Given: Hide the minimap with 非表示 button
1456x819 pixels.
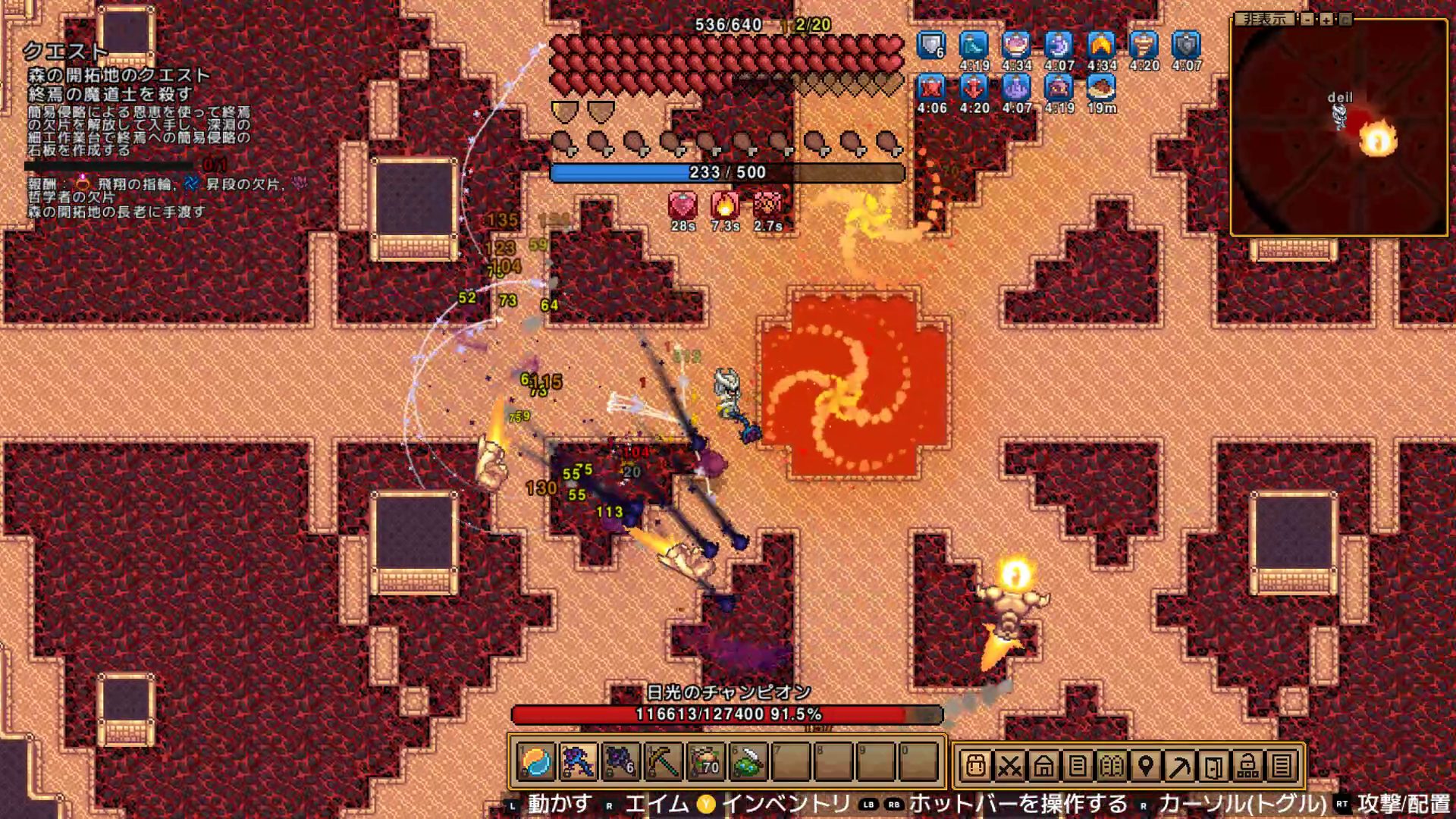Looking at the screenshot, I should (x=1264, y=19).
